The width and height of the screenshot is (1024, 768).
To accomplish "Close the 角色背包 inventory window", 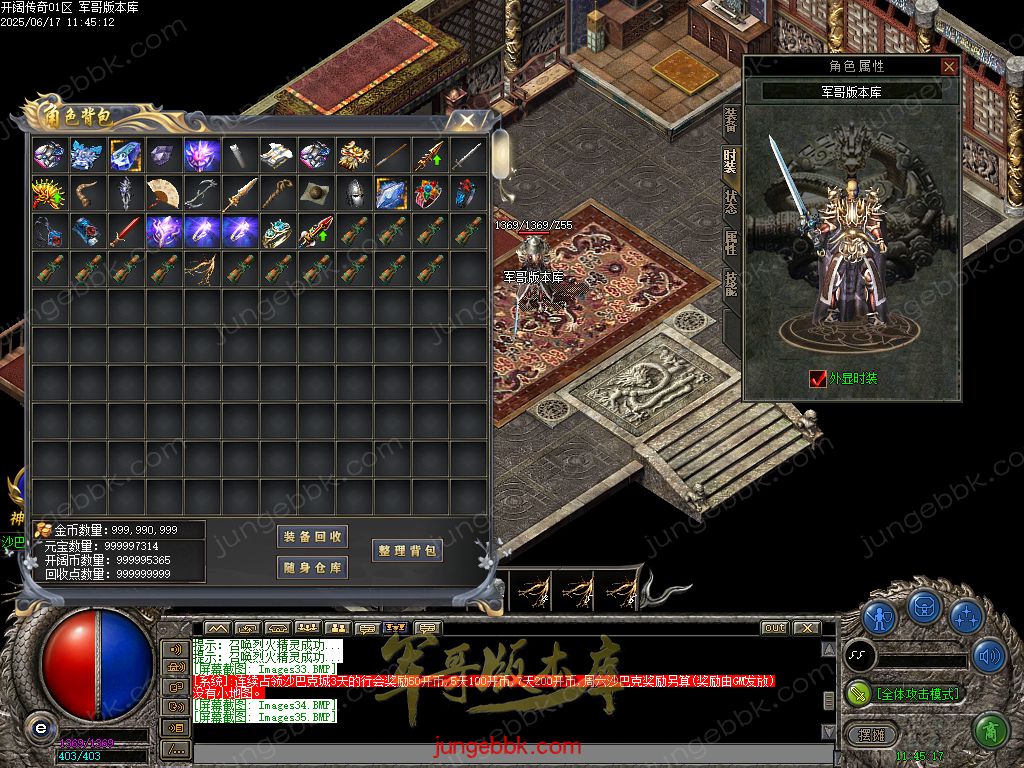I will coord(466,120).
